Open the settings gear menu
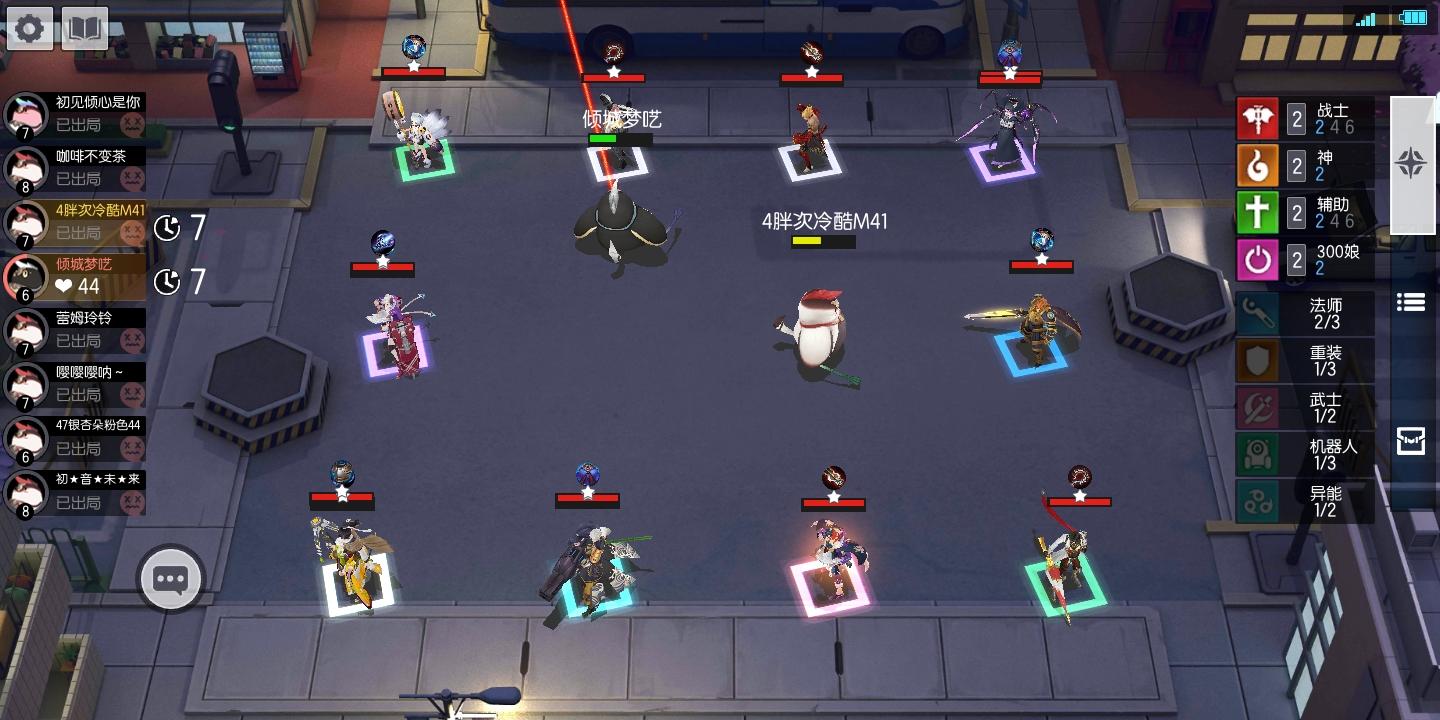The image size is (1440, 720). (29, 27)
